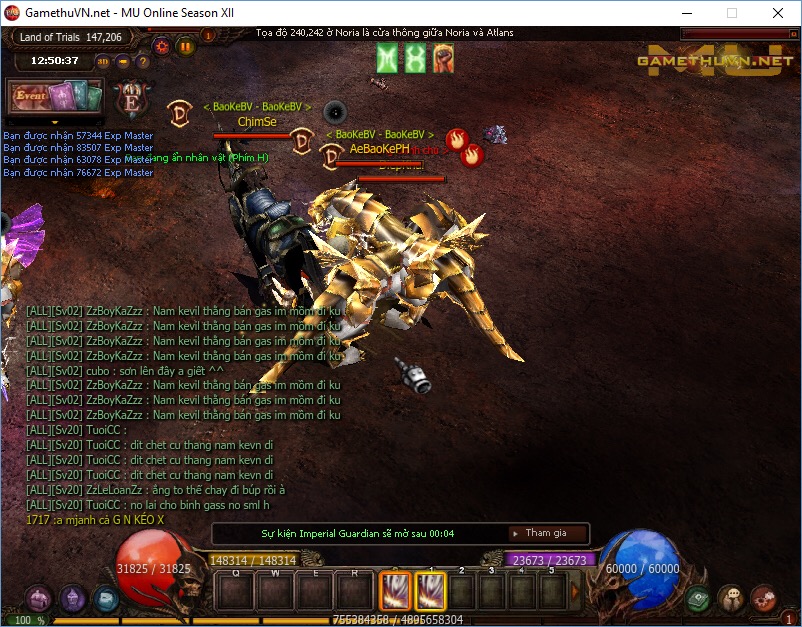
Task: Click the arrow button beside 3D
Action: (x=123, y=61)
